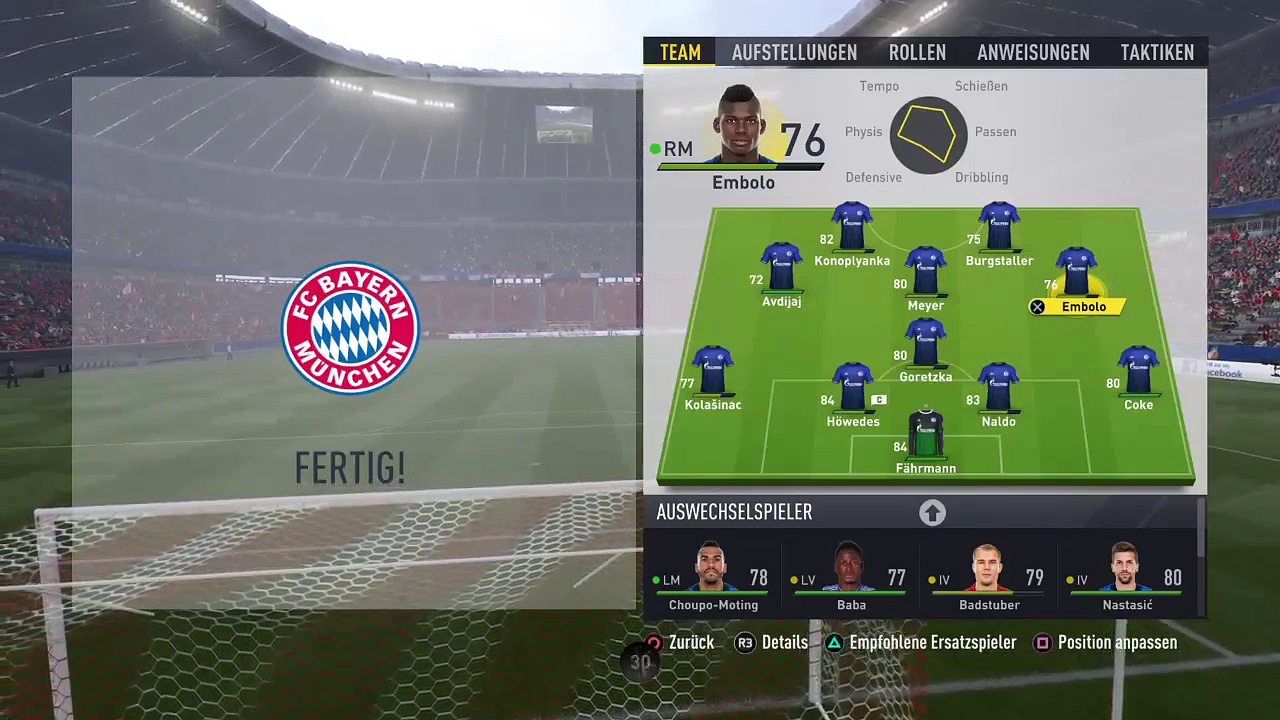Select the Anweisungen tab

[1033, 52]
